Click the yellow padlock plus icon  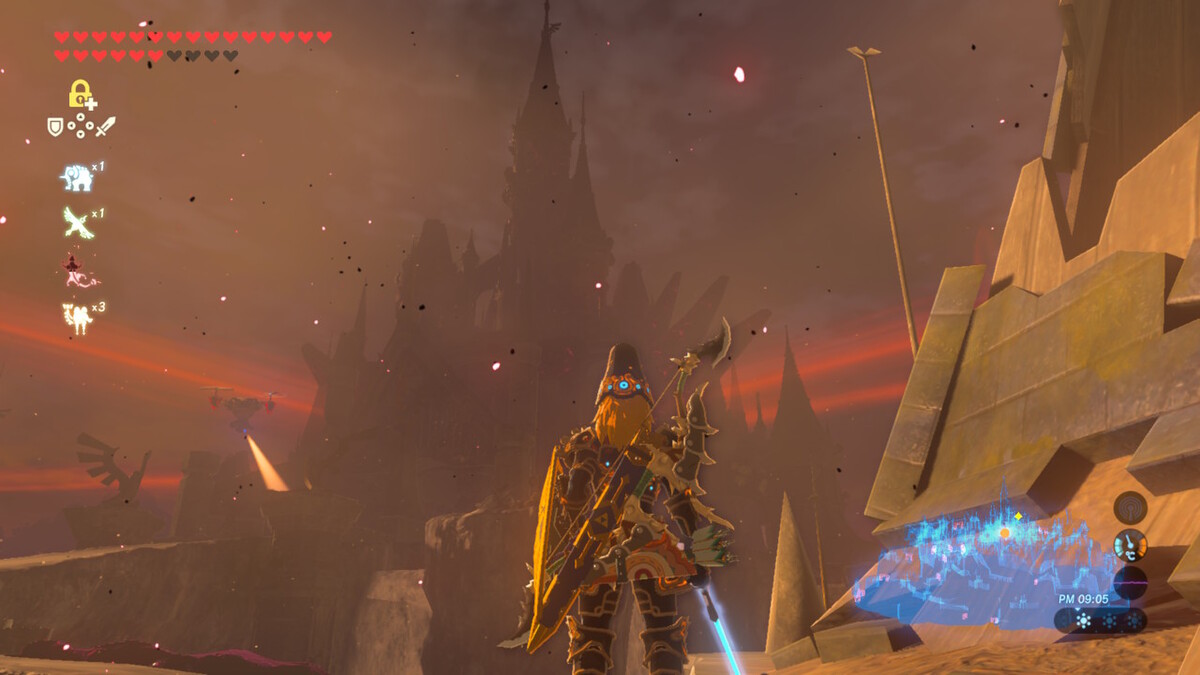81,94
